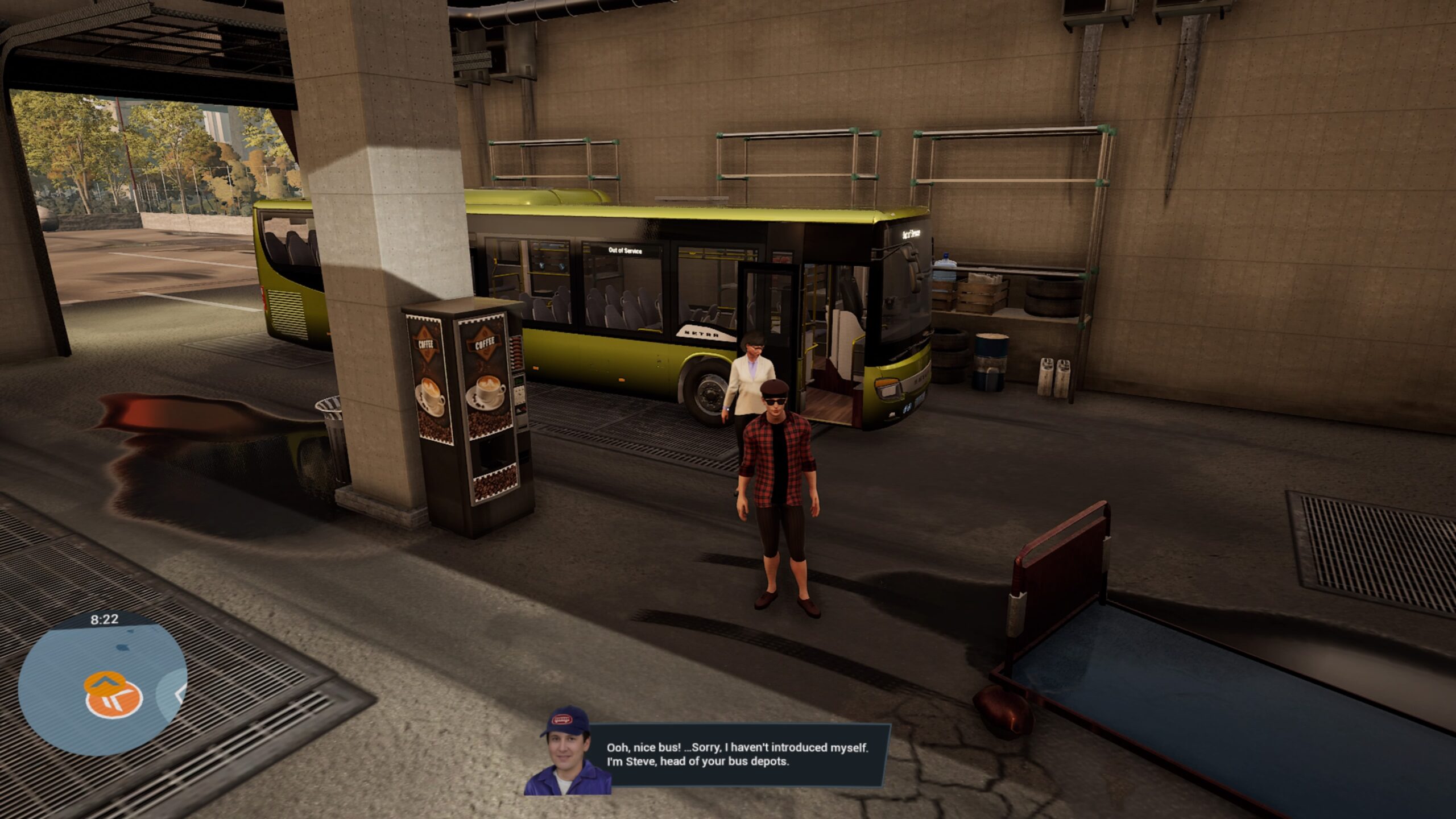This screenshot has width=1456, height=819.
Task: Click Steve's dialogue box to continue
Action: pyautogui.click(x=737, y=755)
